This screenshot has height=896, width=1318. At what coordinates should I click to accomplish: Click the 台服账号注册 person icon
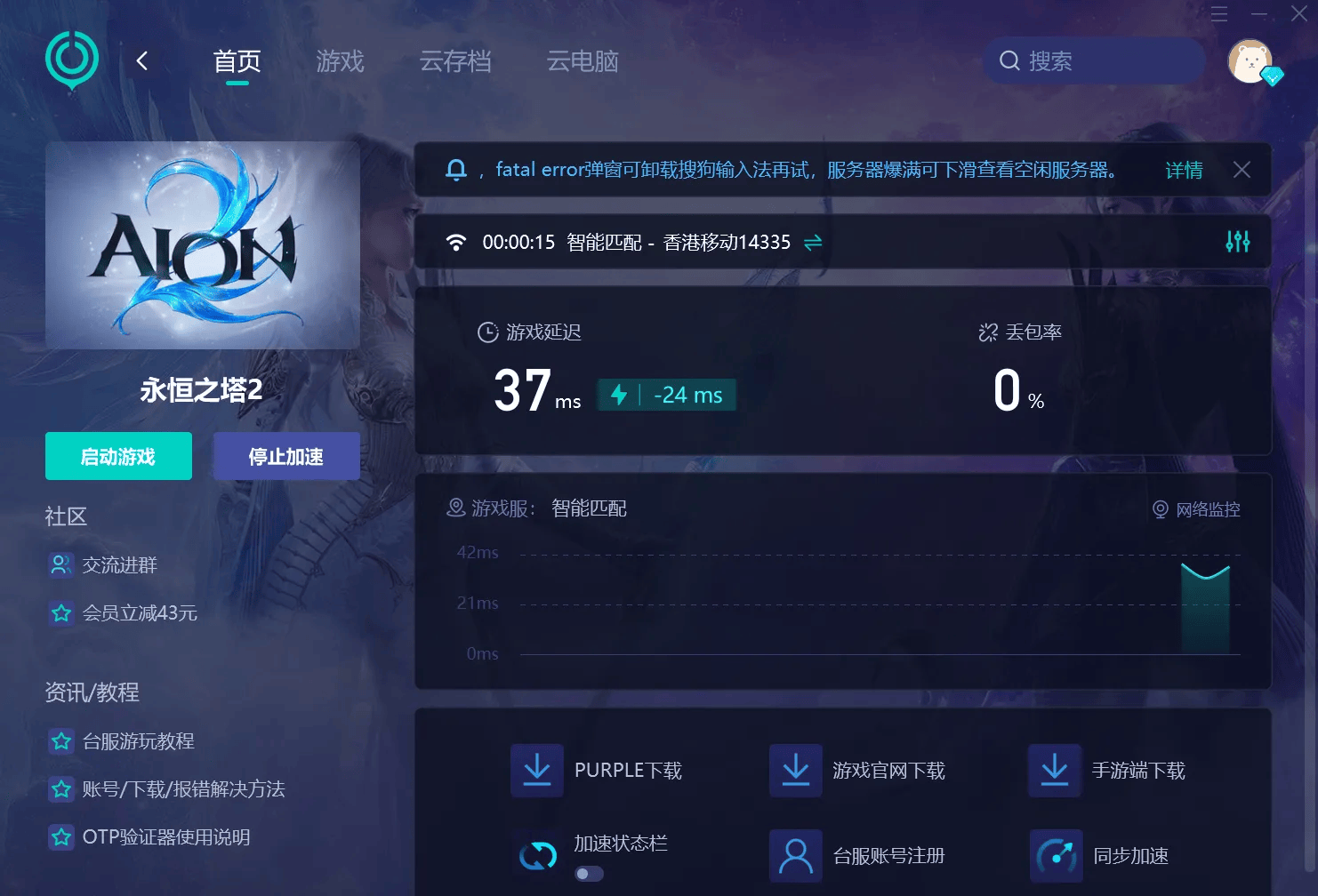point(795,855)
